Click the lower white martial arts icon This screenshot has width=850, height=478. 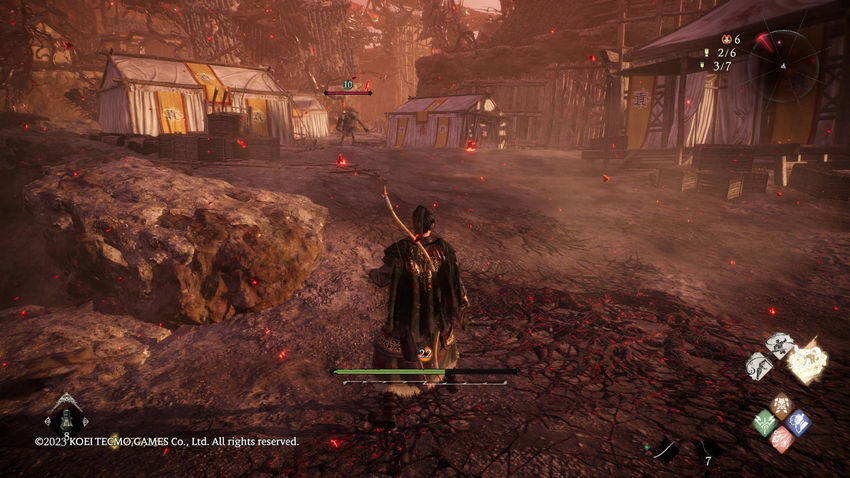tap(761, 366)
